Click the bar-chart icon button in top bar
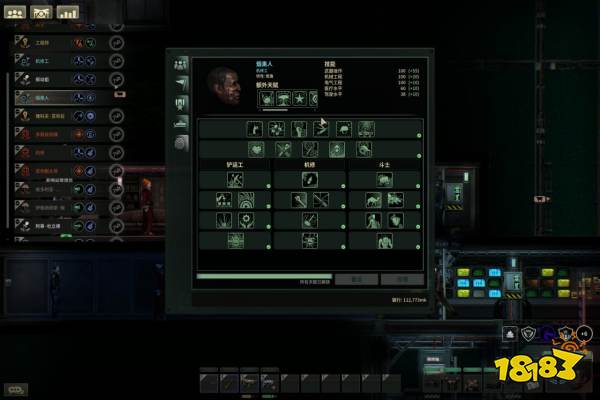The height and width of the screenshot is (400, 600). (x=67, y=13)
